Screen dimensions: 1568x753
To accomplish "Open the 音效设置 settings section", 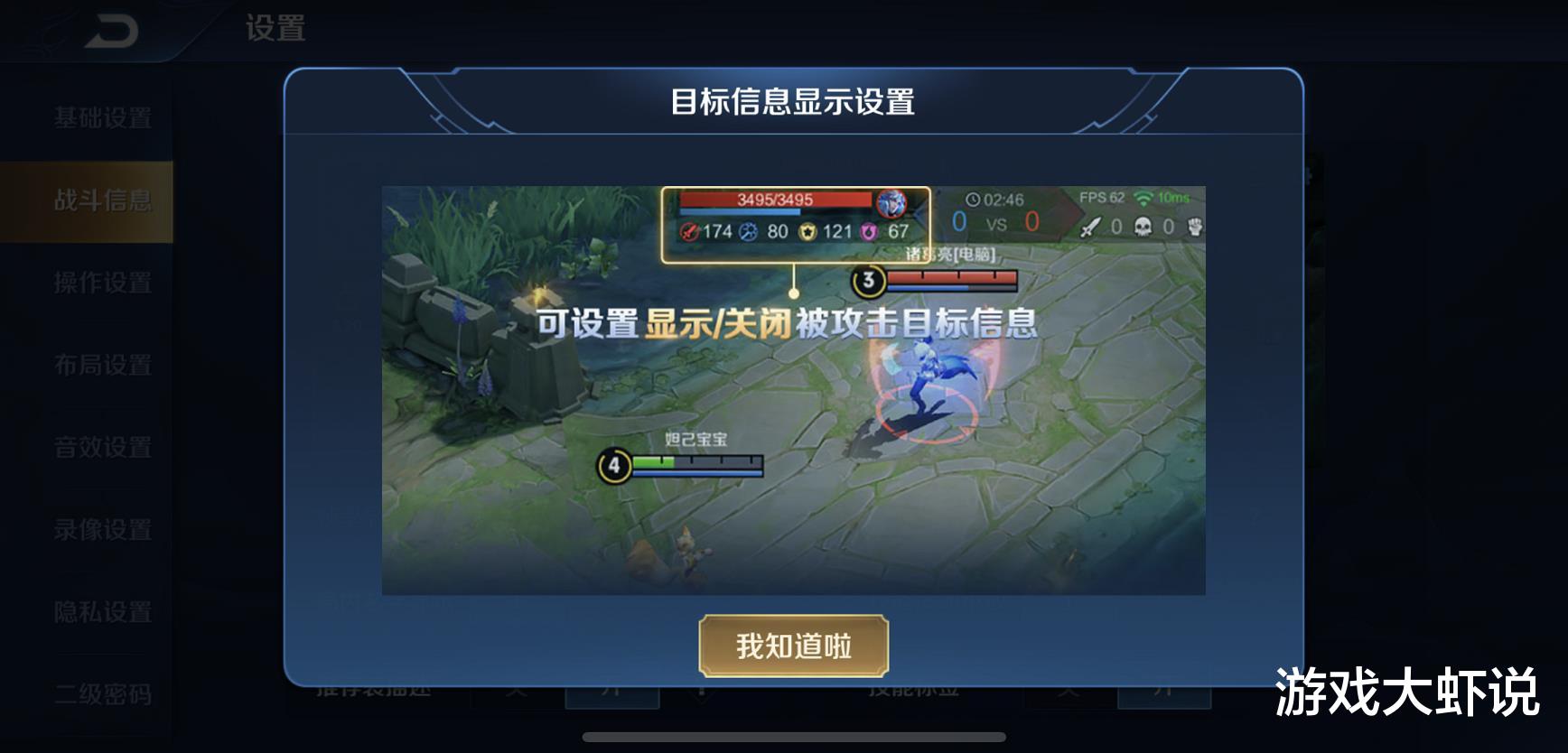I will pyautogui.click(x=102, y=448).
